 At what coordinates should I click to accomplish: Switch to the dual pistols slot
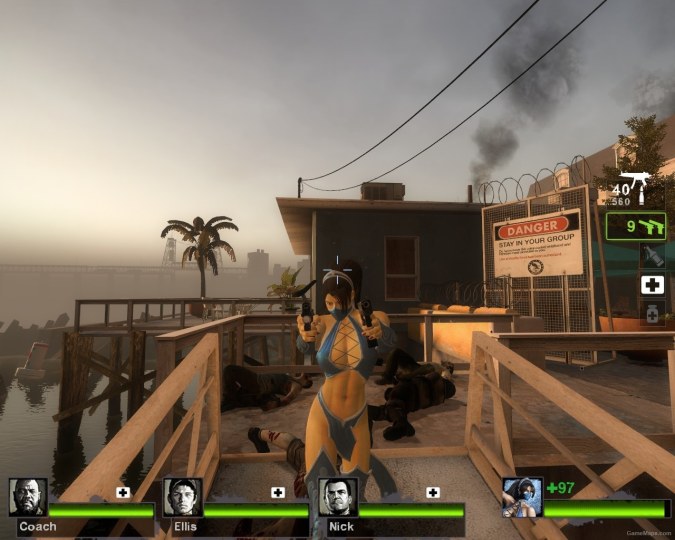pos(636,226)
